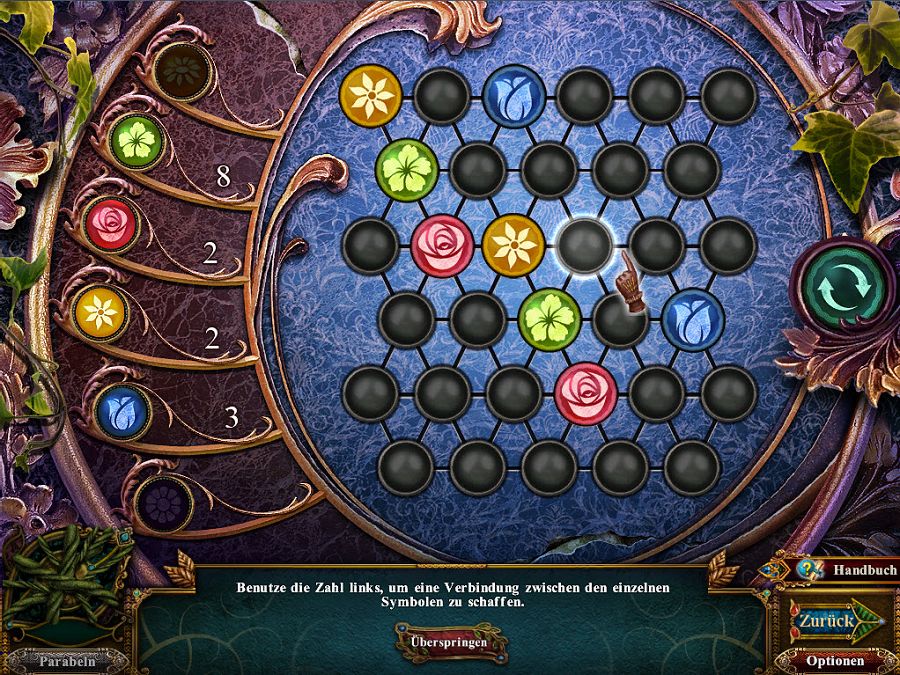900x675 pixels.
Task: Click the Handbuch question mark icon
Action: [x=806, y=570]
